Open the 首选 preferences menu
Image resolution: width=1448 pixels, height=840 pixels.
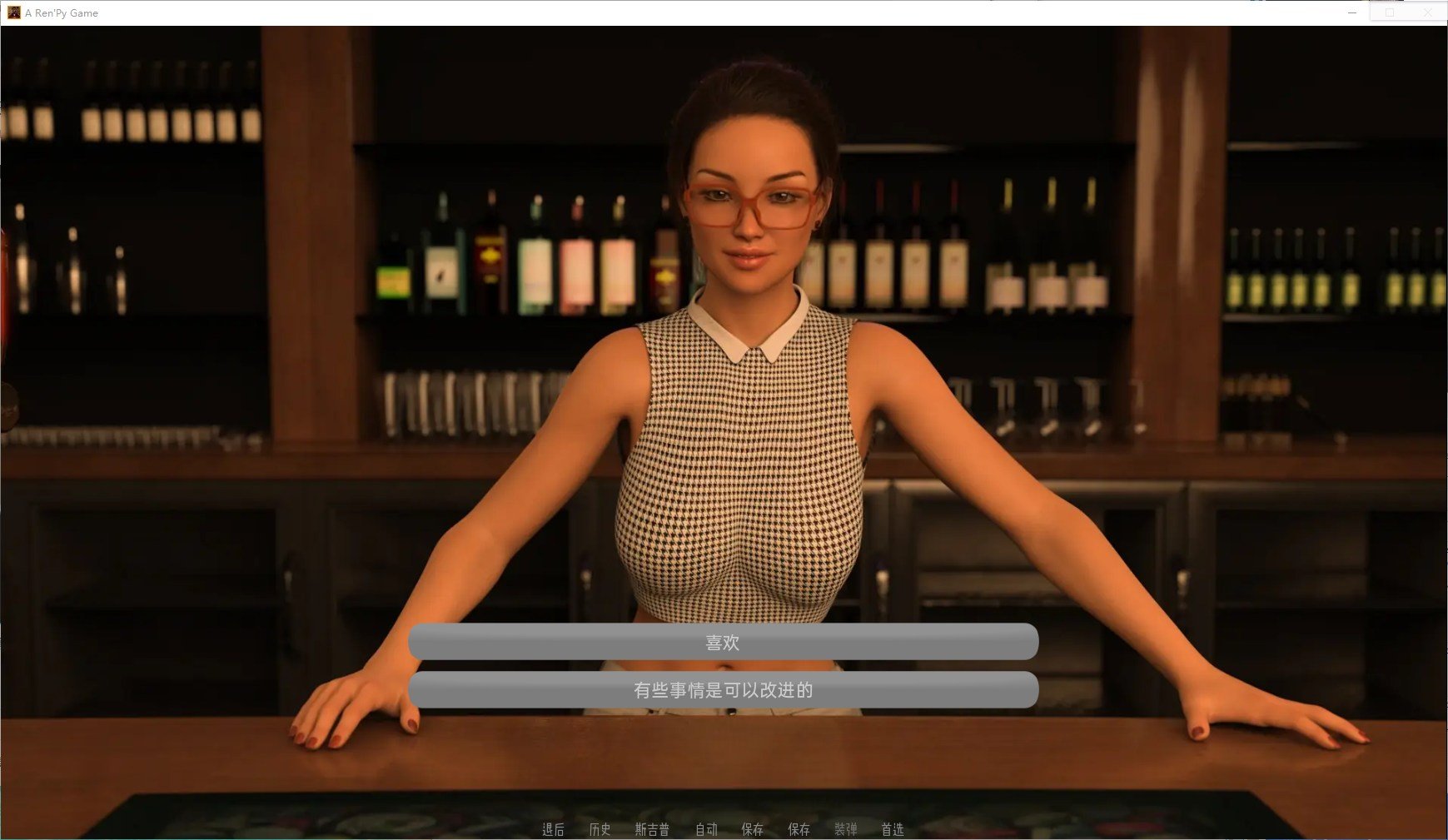coord(893,829)
